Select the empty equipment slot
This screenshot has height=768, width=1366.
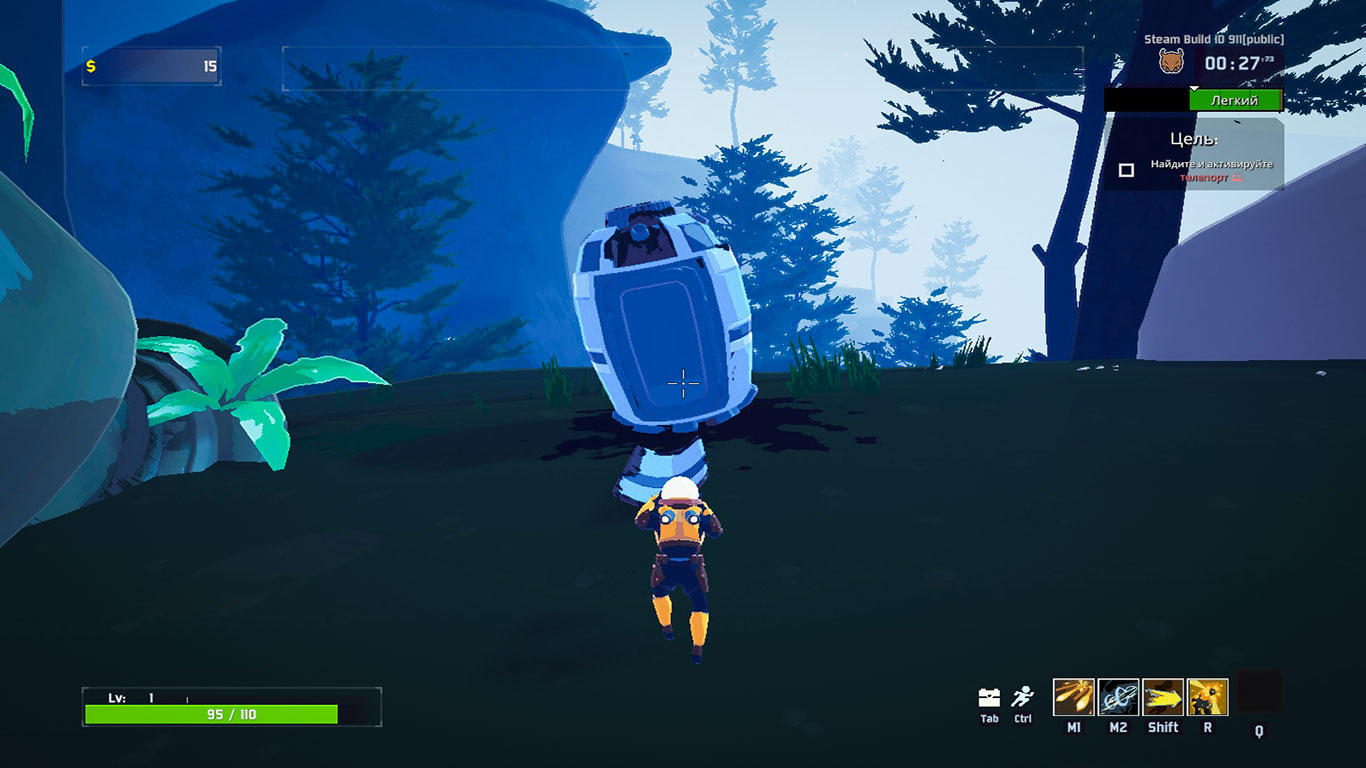[1259, 691]
